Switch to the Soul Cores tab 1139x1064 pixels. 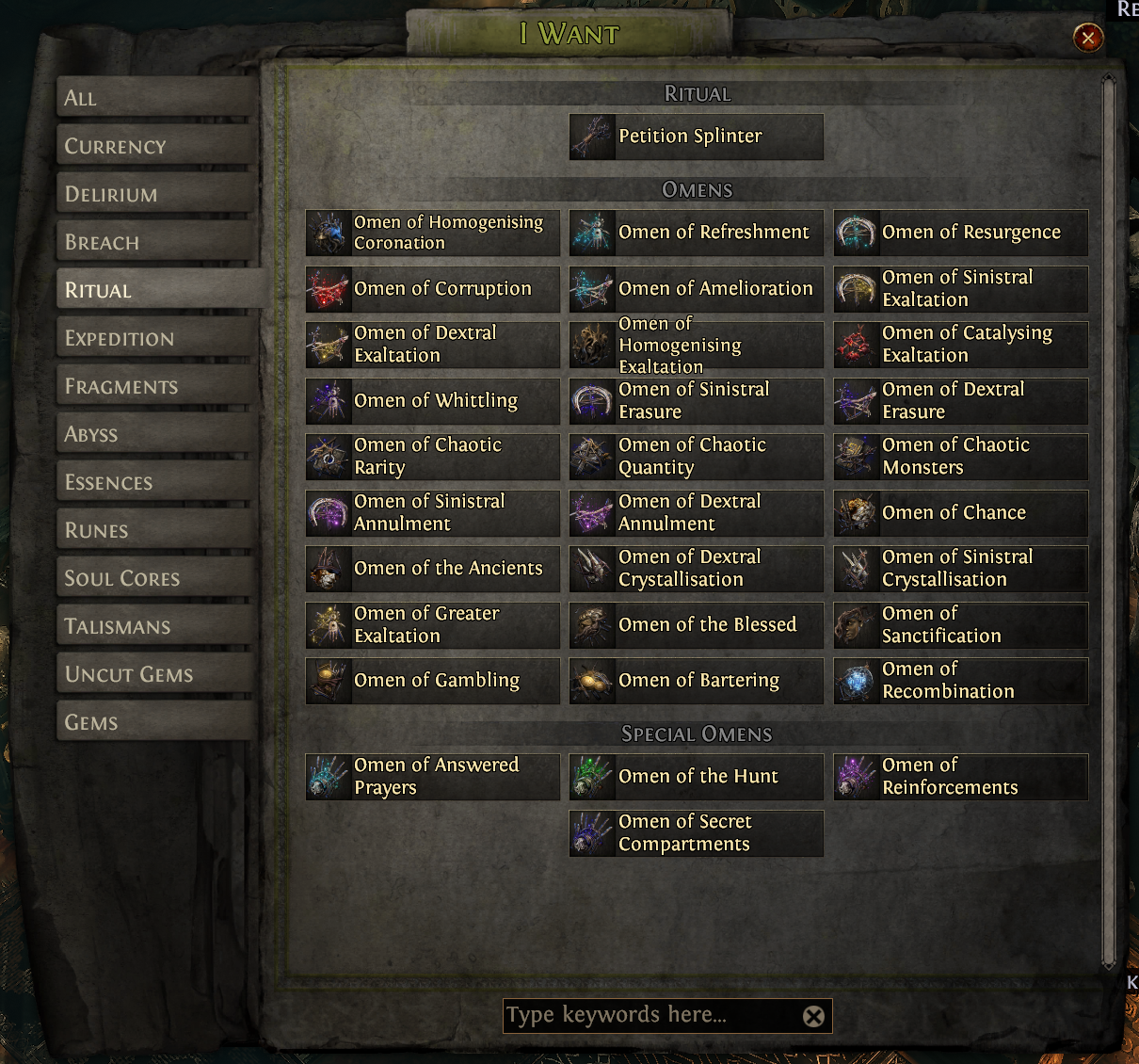click(x=156, y=578)
